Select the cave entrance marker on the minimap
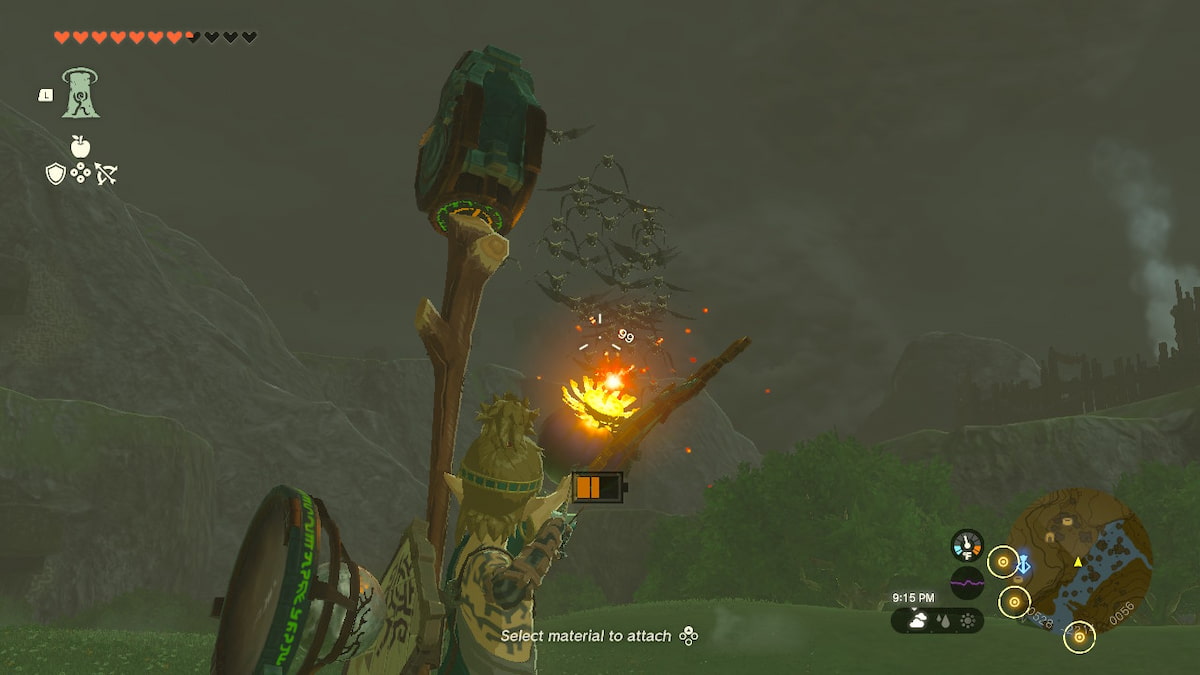Screen dimensions: 1200x675 tap(1052, 537)
